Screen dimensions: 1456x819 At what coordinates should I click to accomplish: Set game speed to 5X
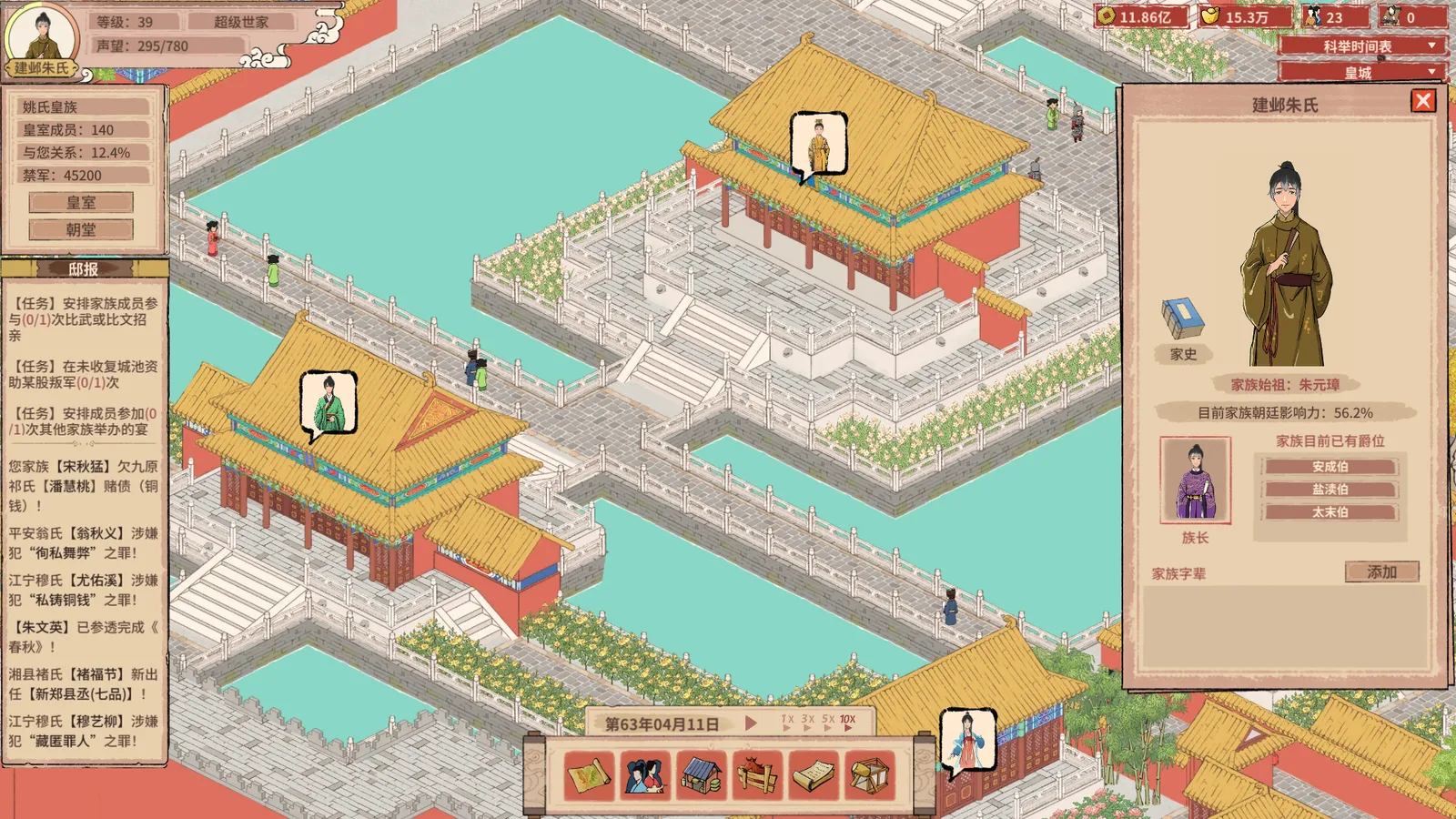[x=828, y=722]
